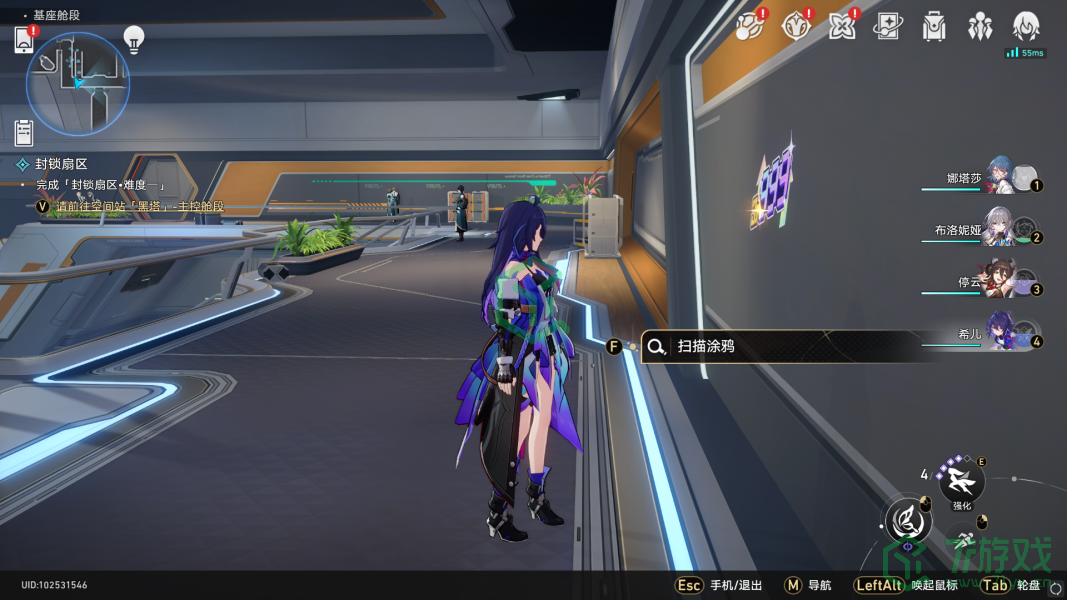Trigger the butterfly basic attack icon

(x=907, y=520)
